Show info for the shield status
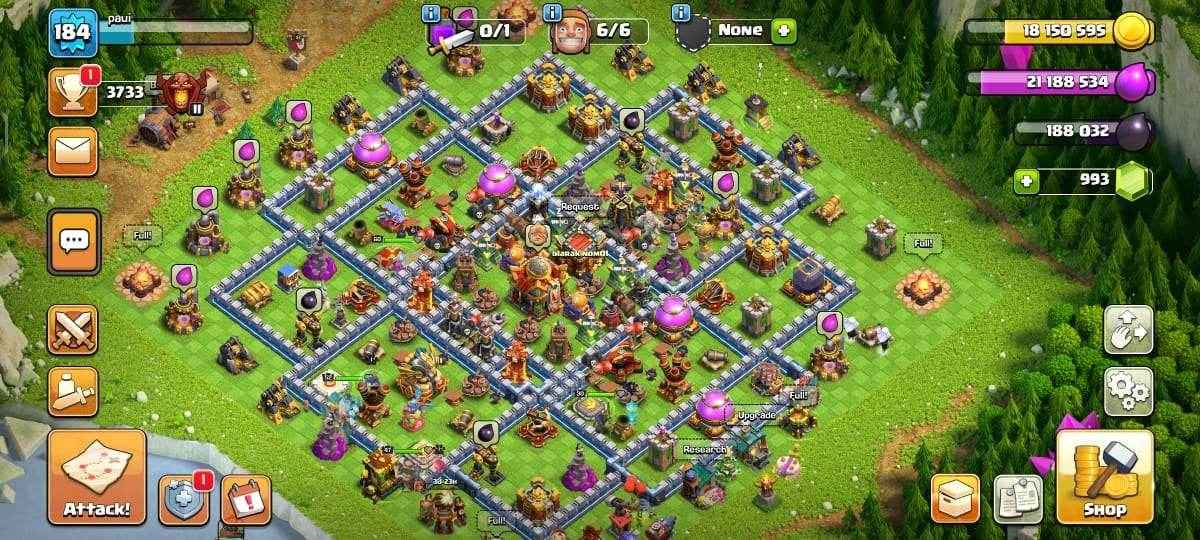The height and width of the screenshot is (540, 1200). coord(681,13)
